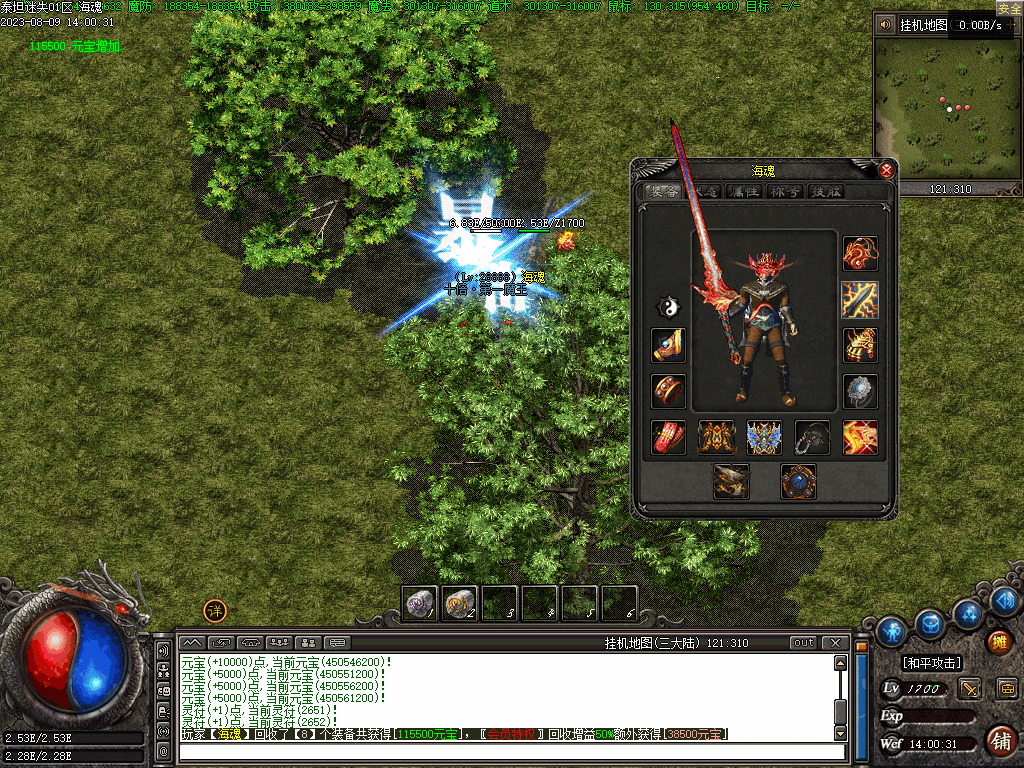Select the lightning sword equipment slot
This screenshot has height=768, width=1024.
(x=860, y=299)
